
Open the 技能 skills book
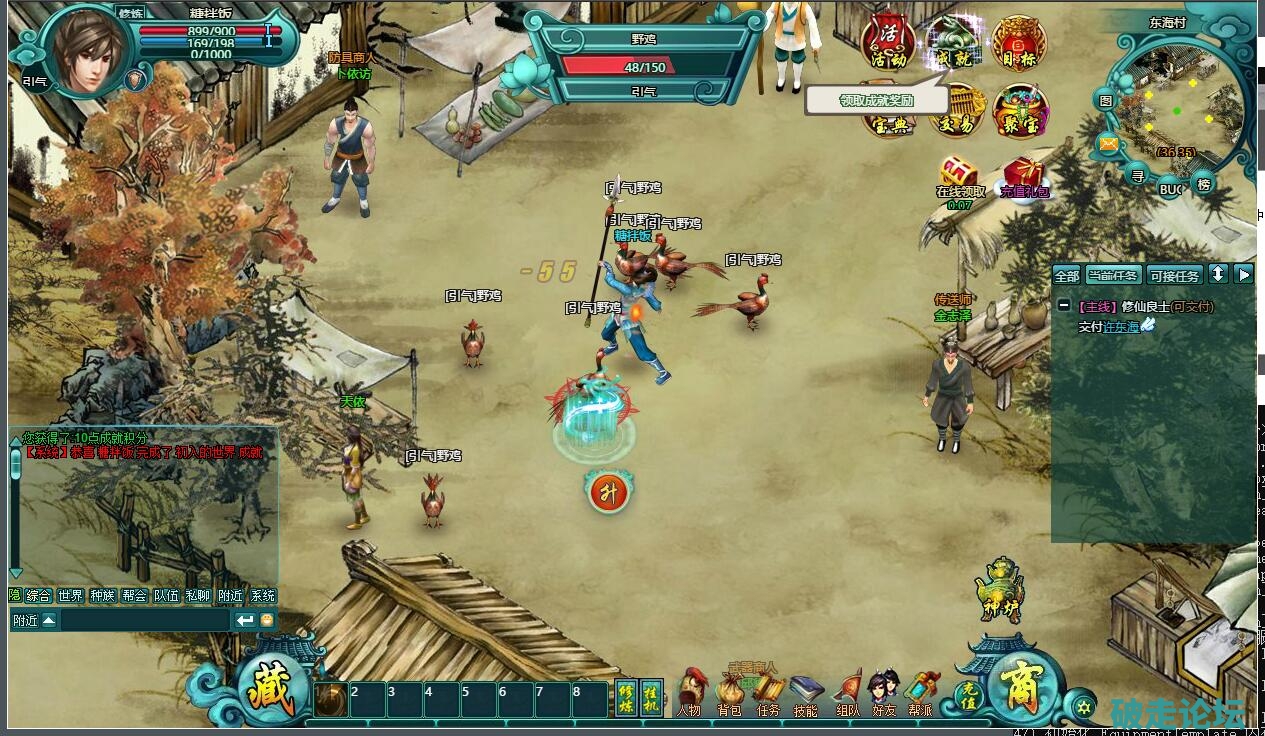(x=805, y=694)
